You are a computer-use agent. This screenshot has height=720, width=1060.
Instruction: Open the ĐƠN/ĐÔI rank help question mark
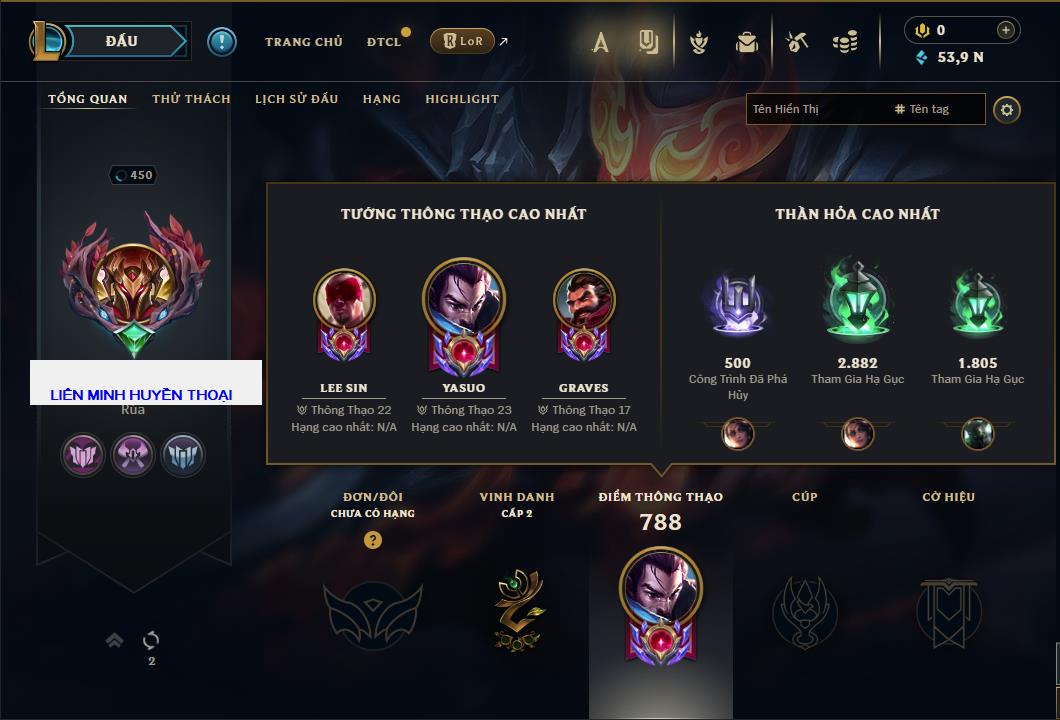(x=373, y=540)
